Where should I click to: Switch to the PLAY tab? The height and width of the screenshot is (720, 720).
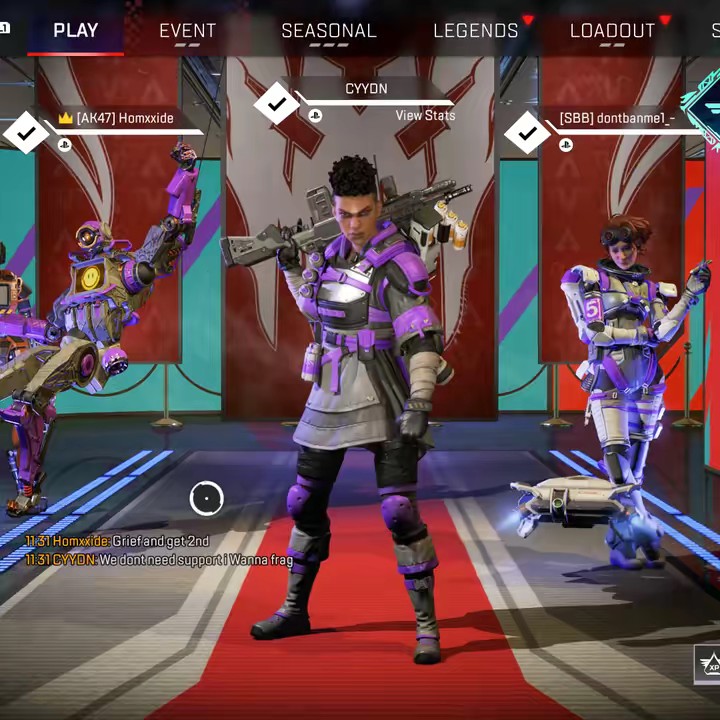76,30
